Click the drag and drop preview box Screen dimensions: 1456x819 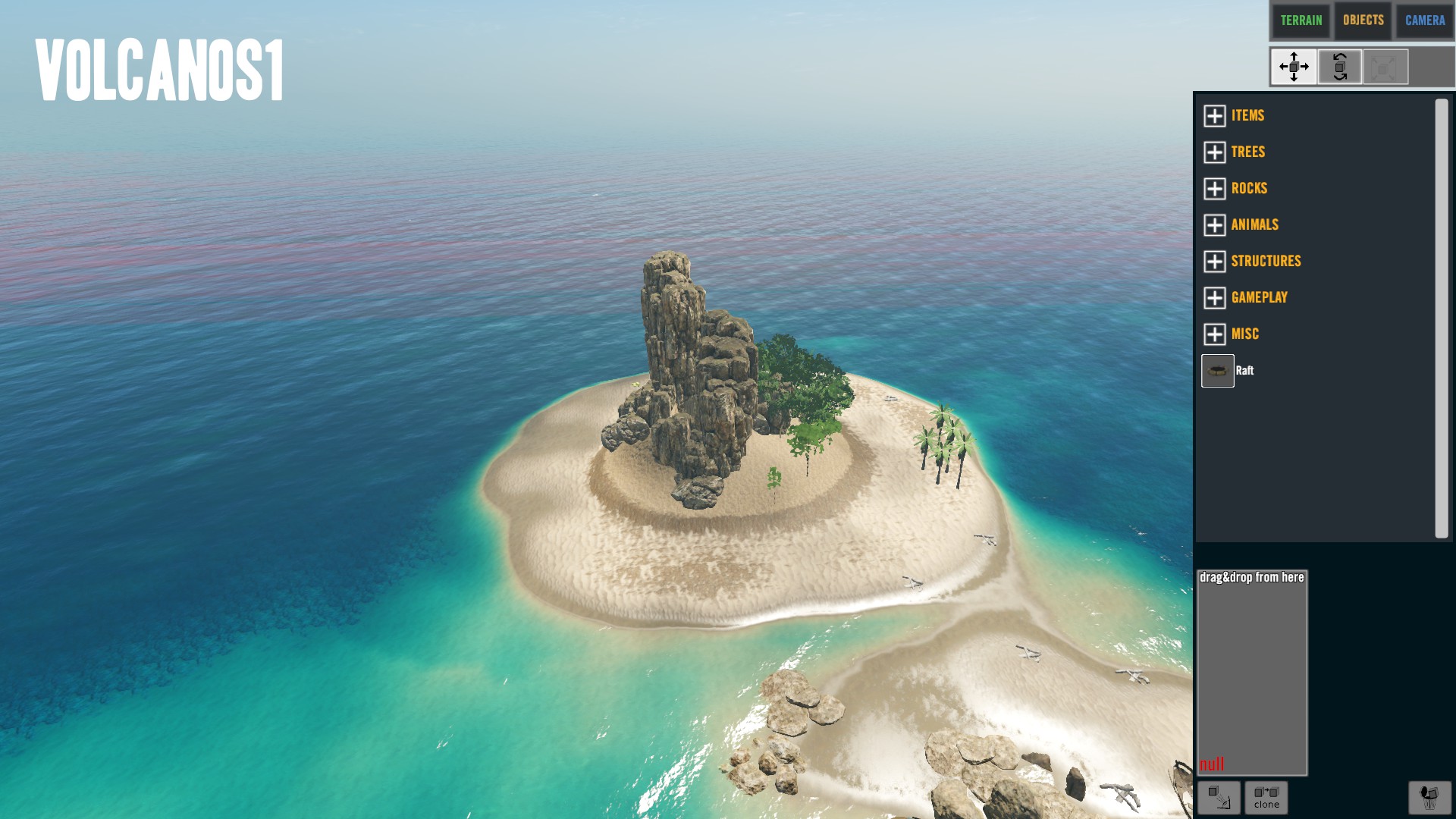[x=1251, y=673]
